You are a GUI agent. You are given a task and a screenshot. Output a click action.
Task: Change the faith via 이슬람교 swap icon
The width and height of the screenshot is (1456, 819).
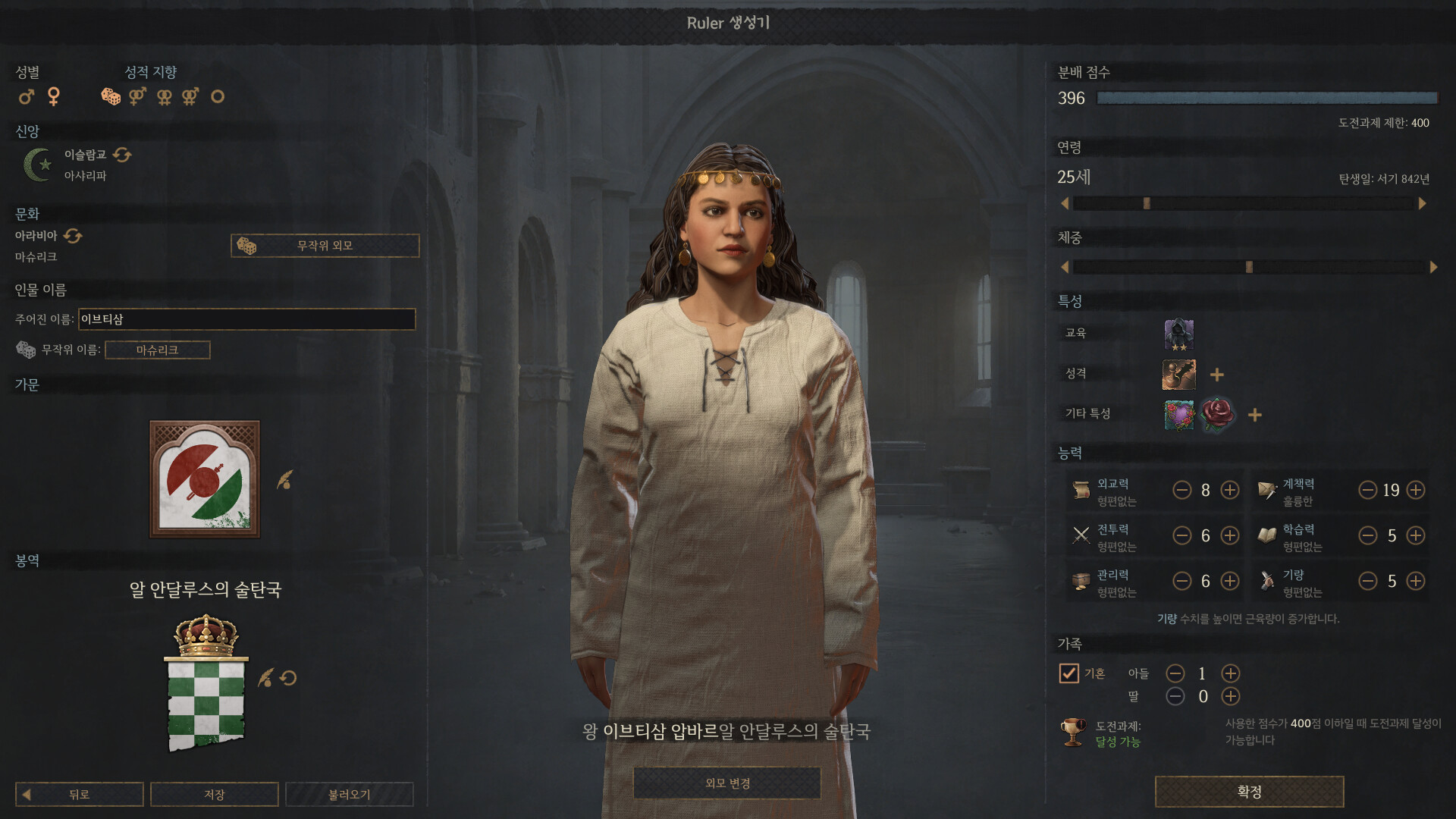tap(122, 155)
